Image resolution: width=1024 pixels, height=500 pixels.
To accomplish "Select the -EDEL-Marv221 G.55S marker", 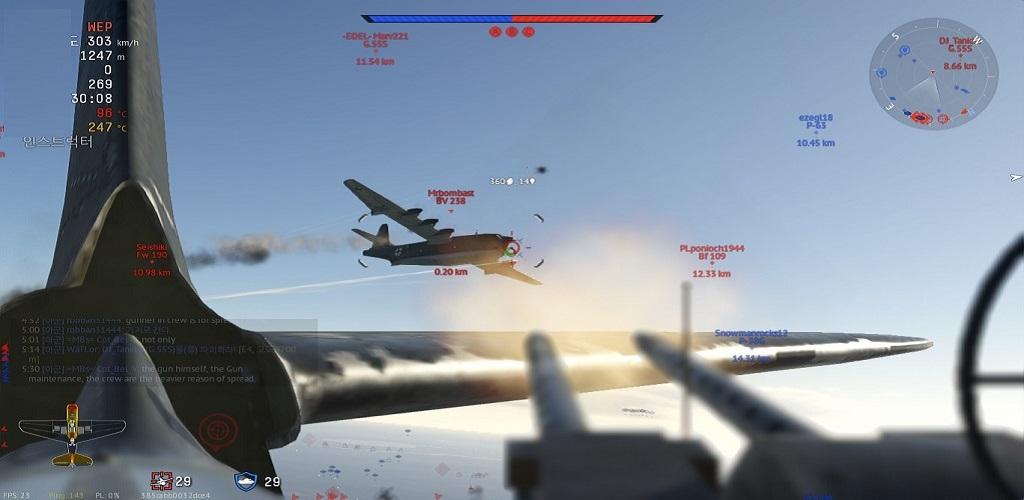I will pyautogui.click(x=375, y=45).
